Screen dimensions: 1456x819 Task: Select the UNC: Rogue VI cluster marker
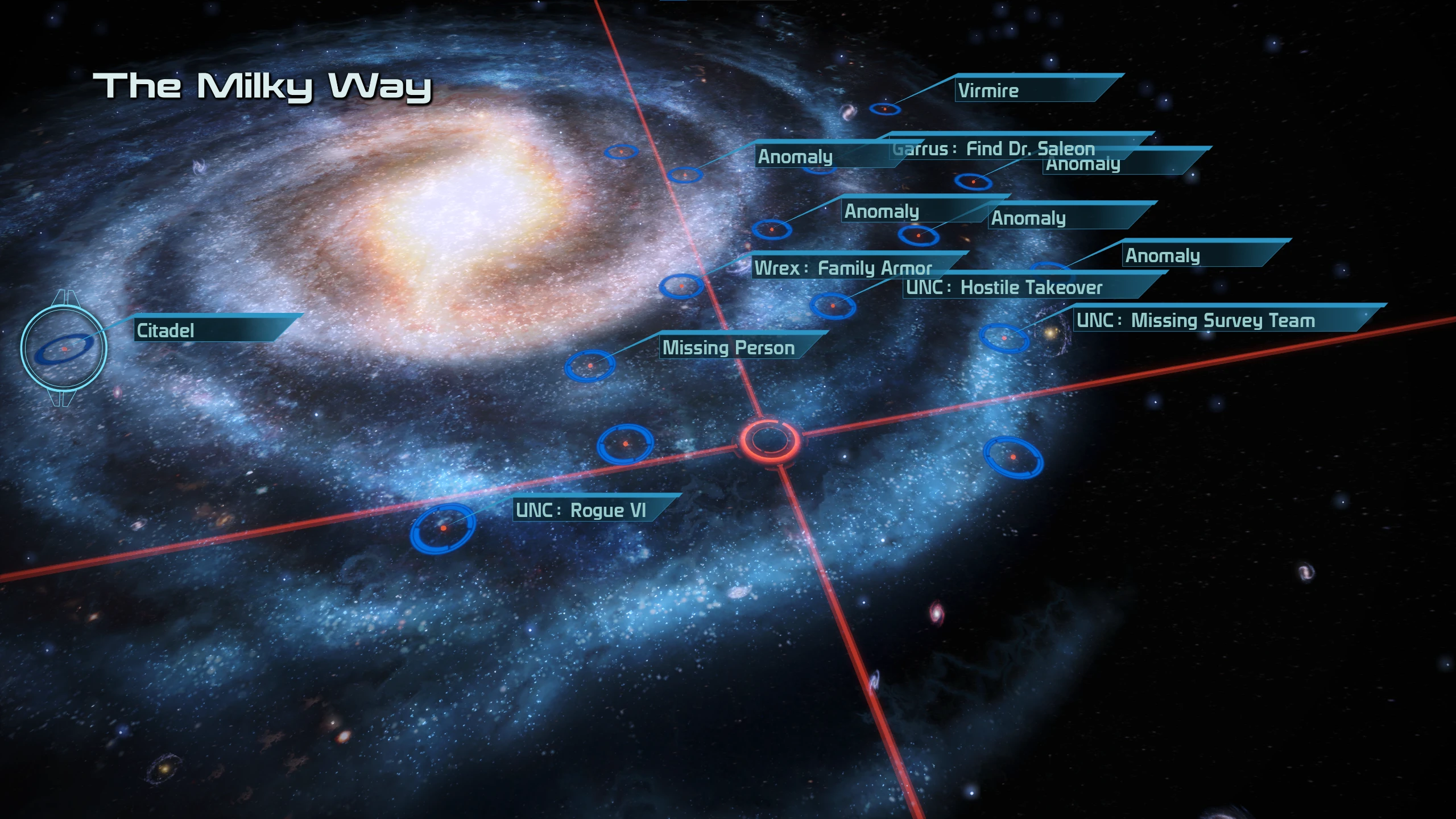[x=444, y=529]
